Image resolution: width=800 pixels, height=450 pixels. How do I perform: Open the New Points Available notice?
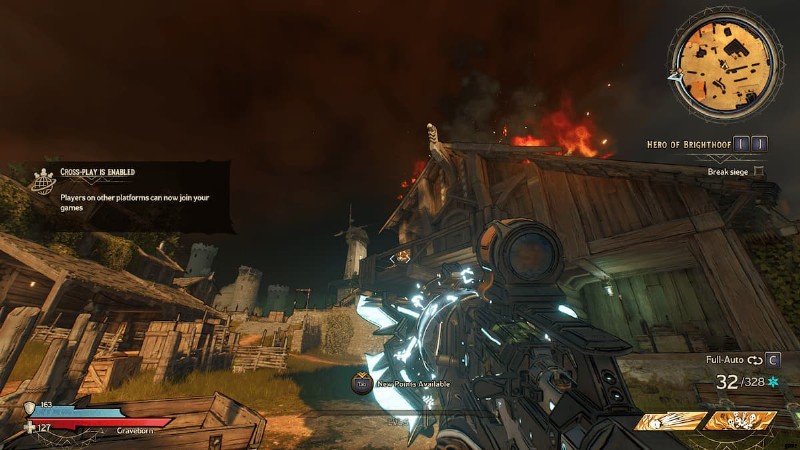pyautogui.click(x=410, y=383)
